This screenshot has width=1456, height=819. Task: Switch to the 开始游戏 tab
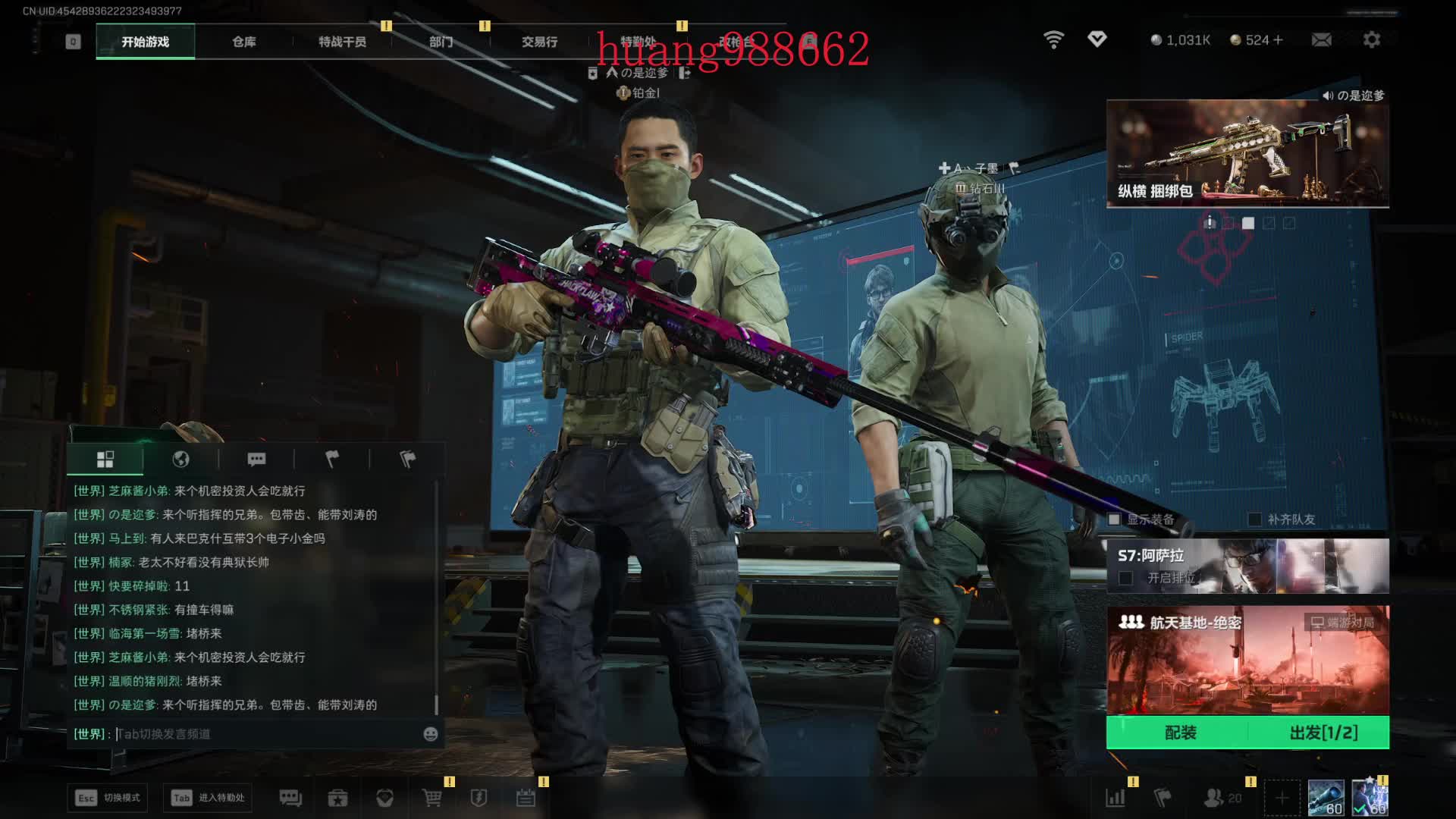(145, 42)
